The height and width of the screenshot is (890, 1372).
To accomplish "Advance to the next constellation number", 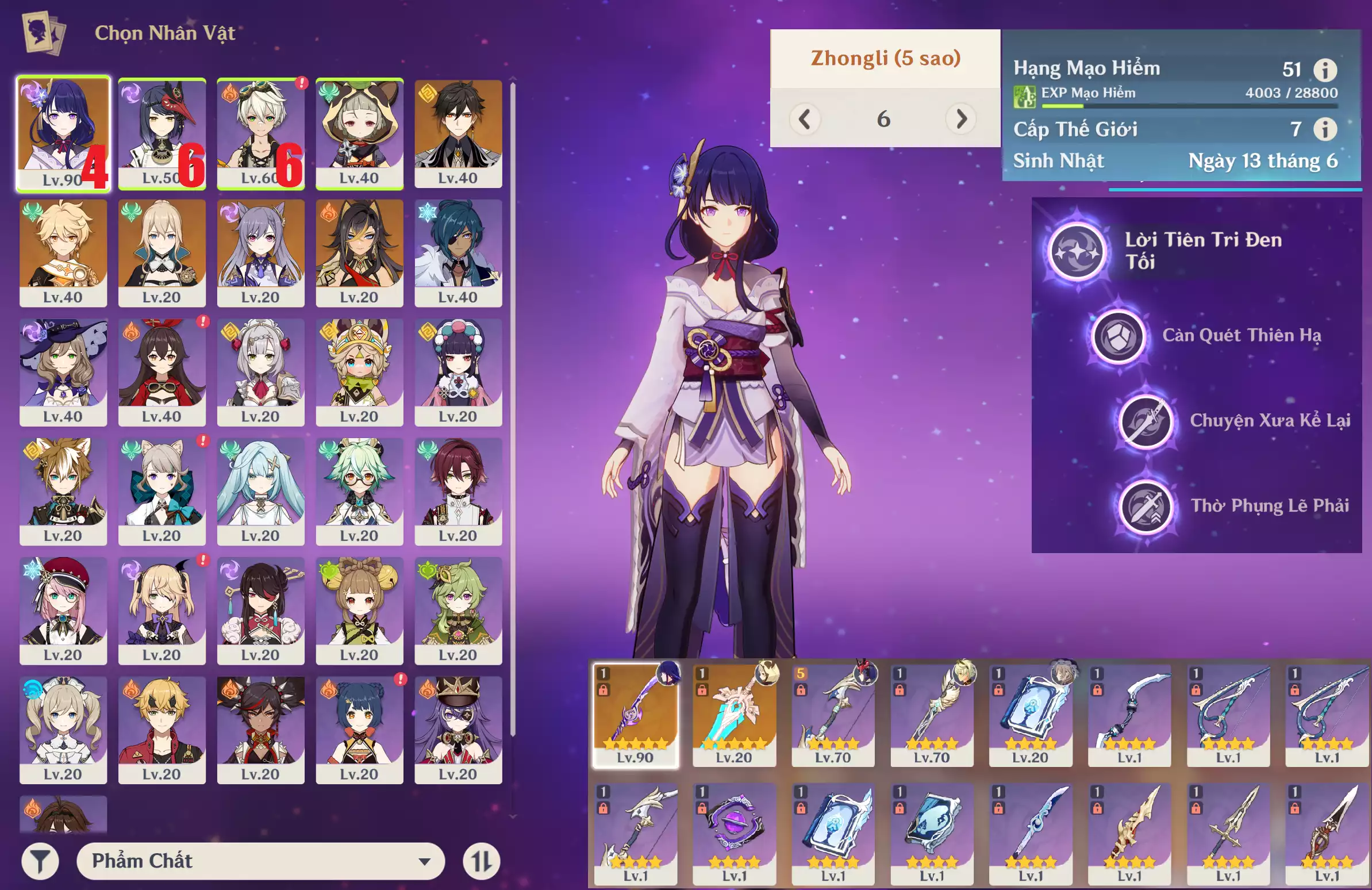I will (960, 120).
